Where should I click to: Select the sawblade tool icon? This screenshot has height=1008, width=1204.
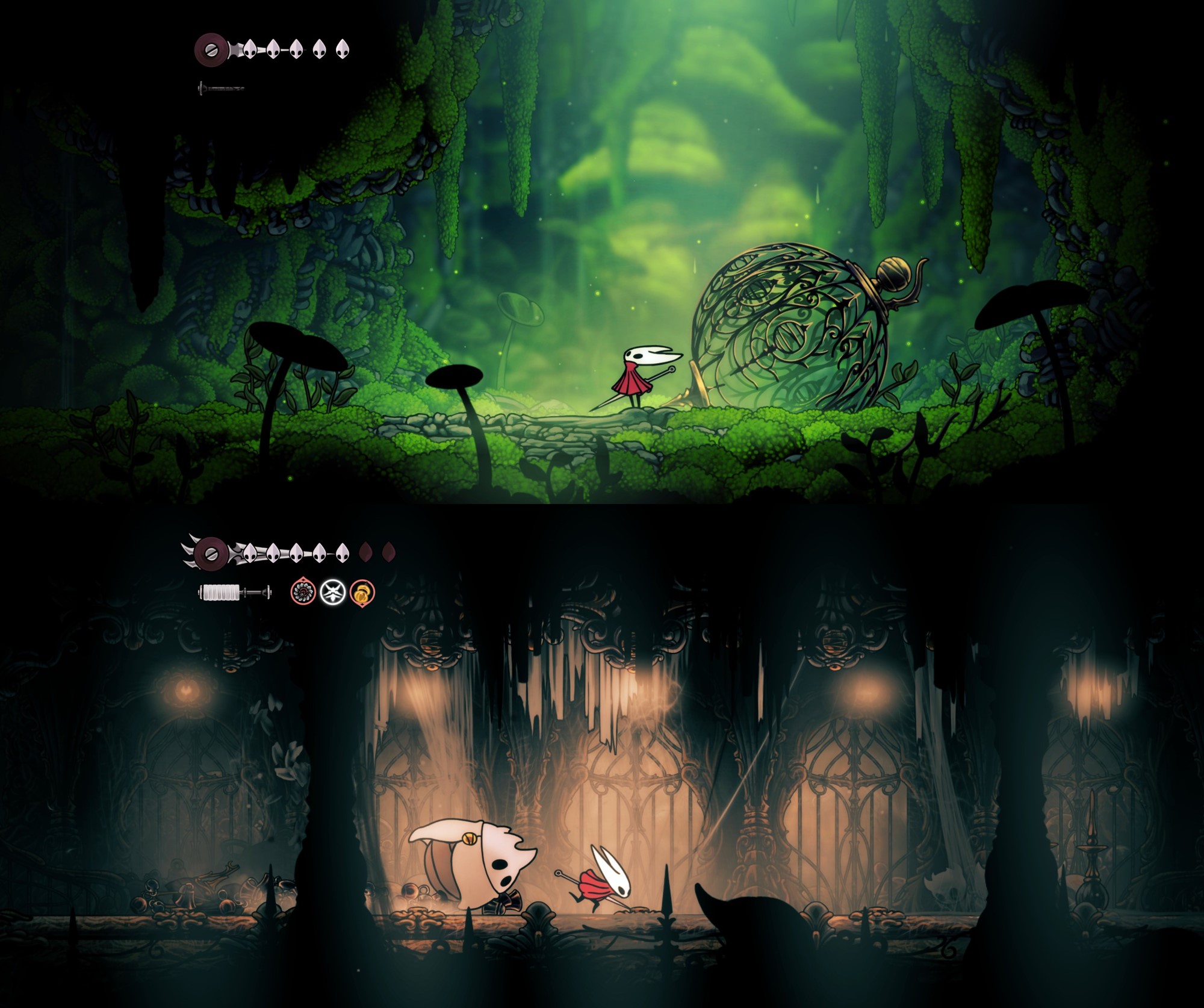(303, 592)
